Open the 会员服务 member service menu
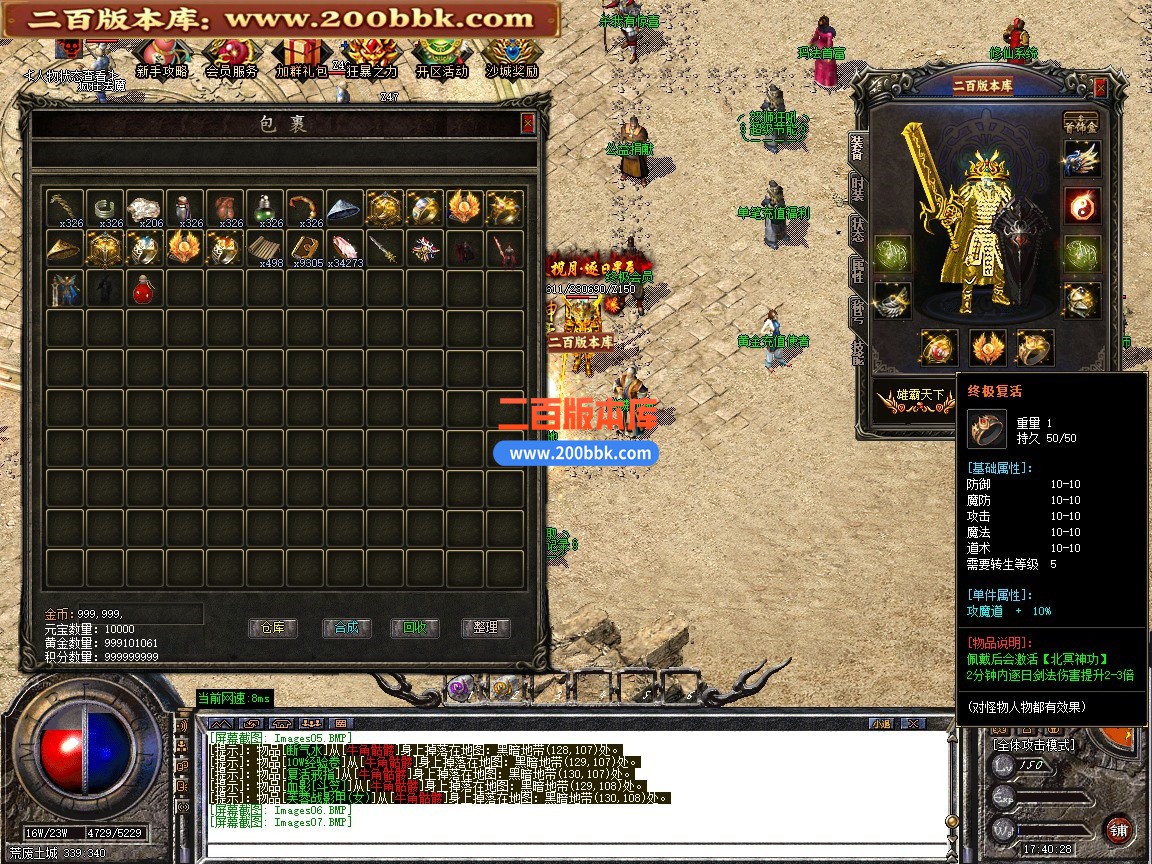This screenshot has height=864, width=1152. click(x=231, y=58)
